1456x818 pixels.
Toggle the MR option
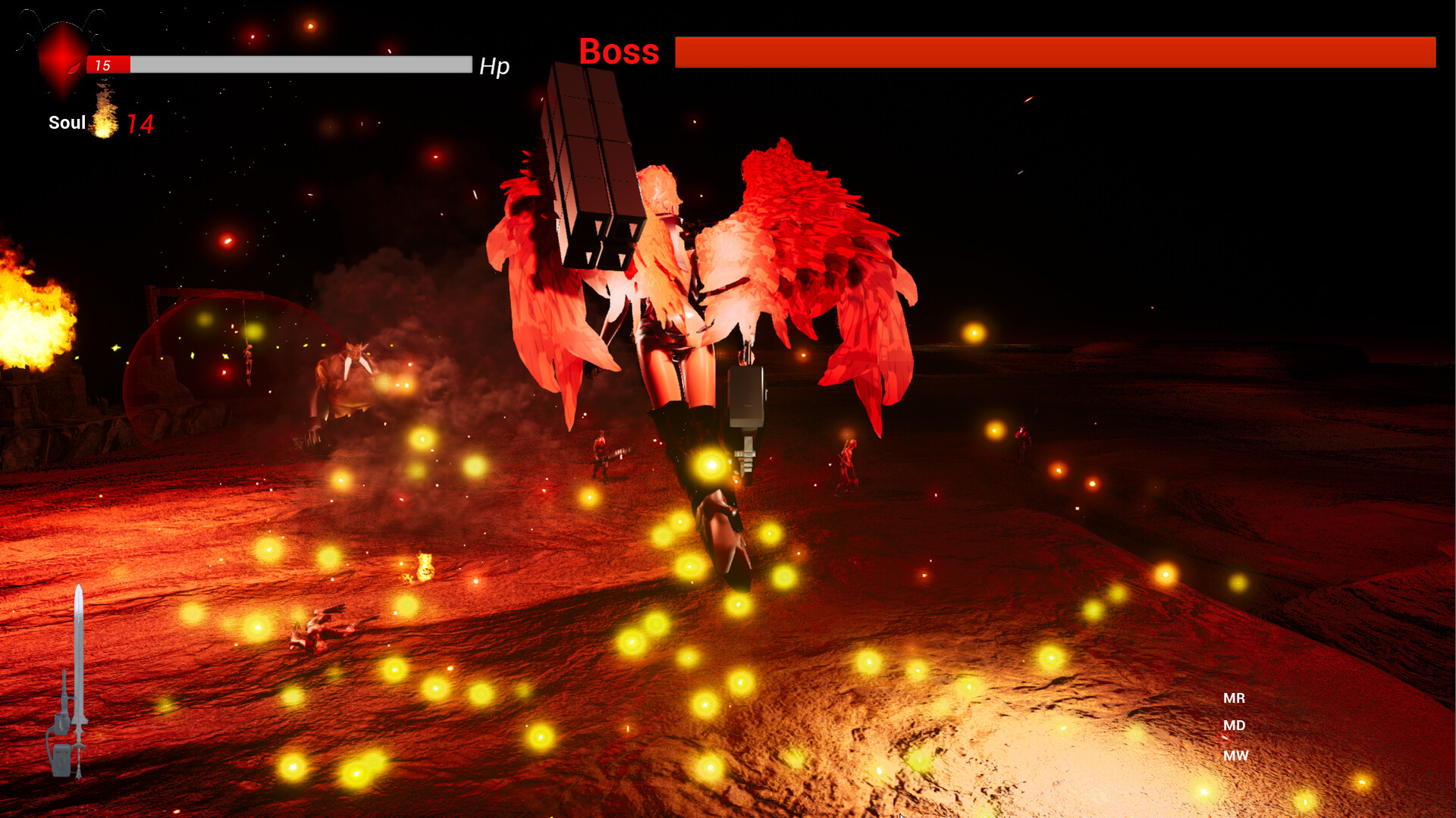(1234, 698)
